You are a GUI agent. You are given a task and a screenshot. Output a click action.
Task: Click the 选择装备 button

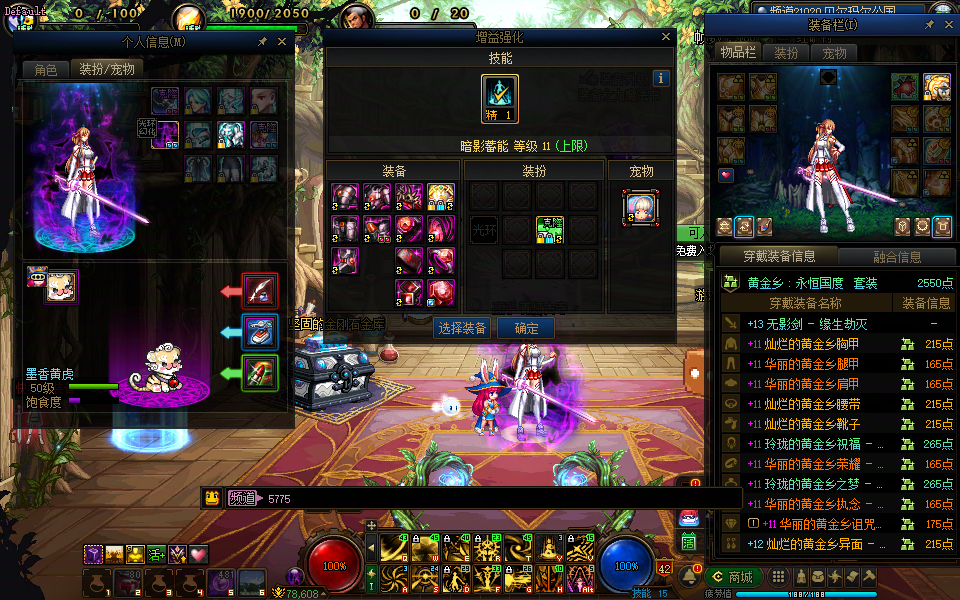tap(462, 328)
